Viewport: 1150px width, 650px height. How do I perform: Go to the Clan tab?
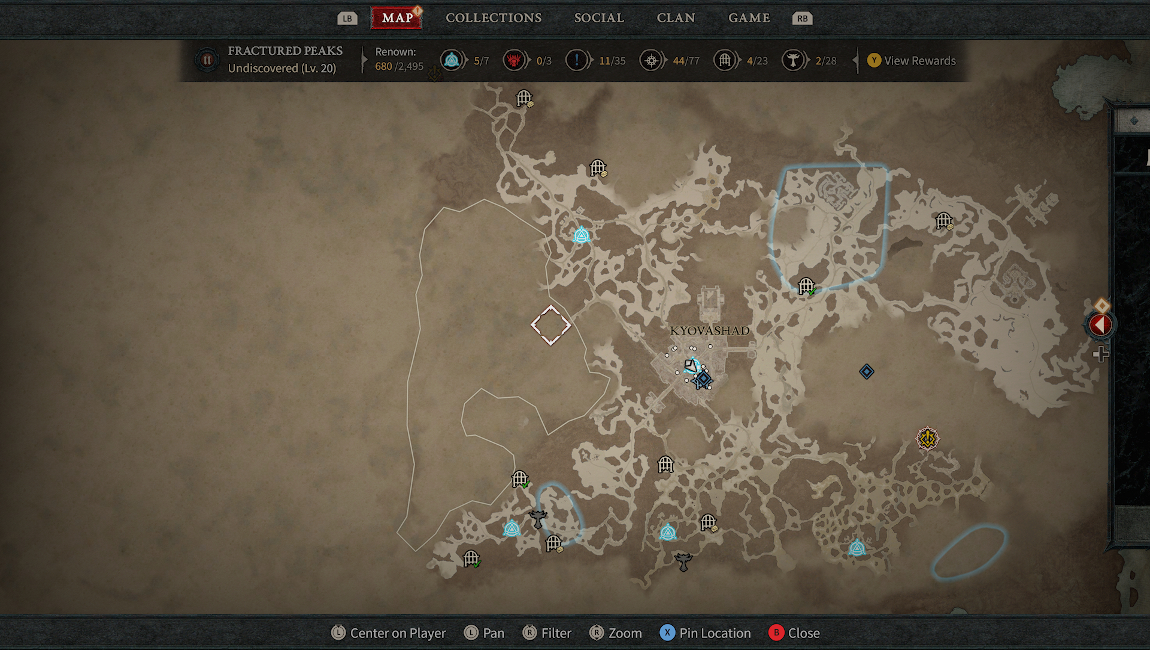coord(677,18)
